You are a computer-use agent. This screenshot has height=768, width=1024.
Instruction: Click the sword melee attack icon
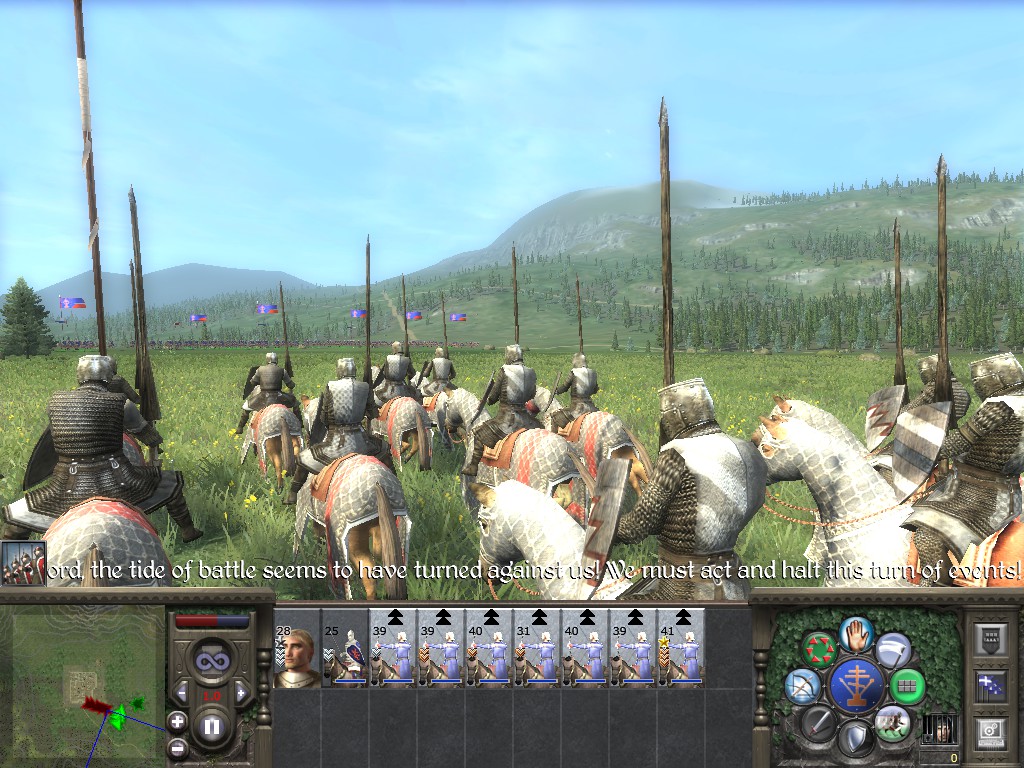(x=819, y=722)
